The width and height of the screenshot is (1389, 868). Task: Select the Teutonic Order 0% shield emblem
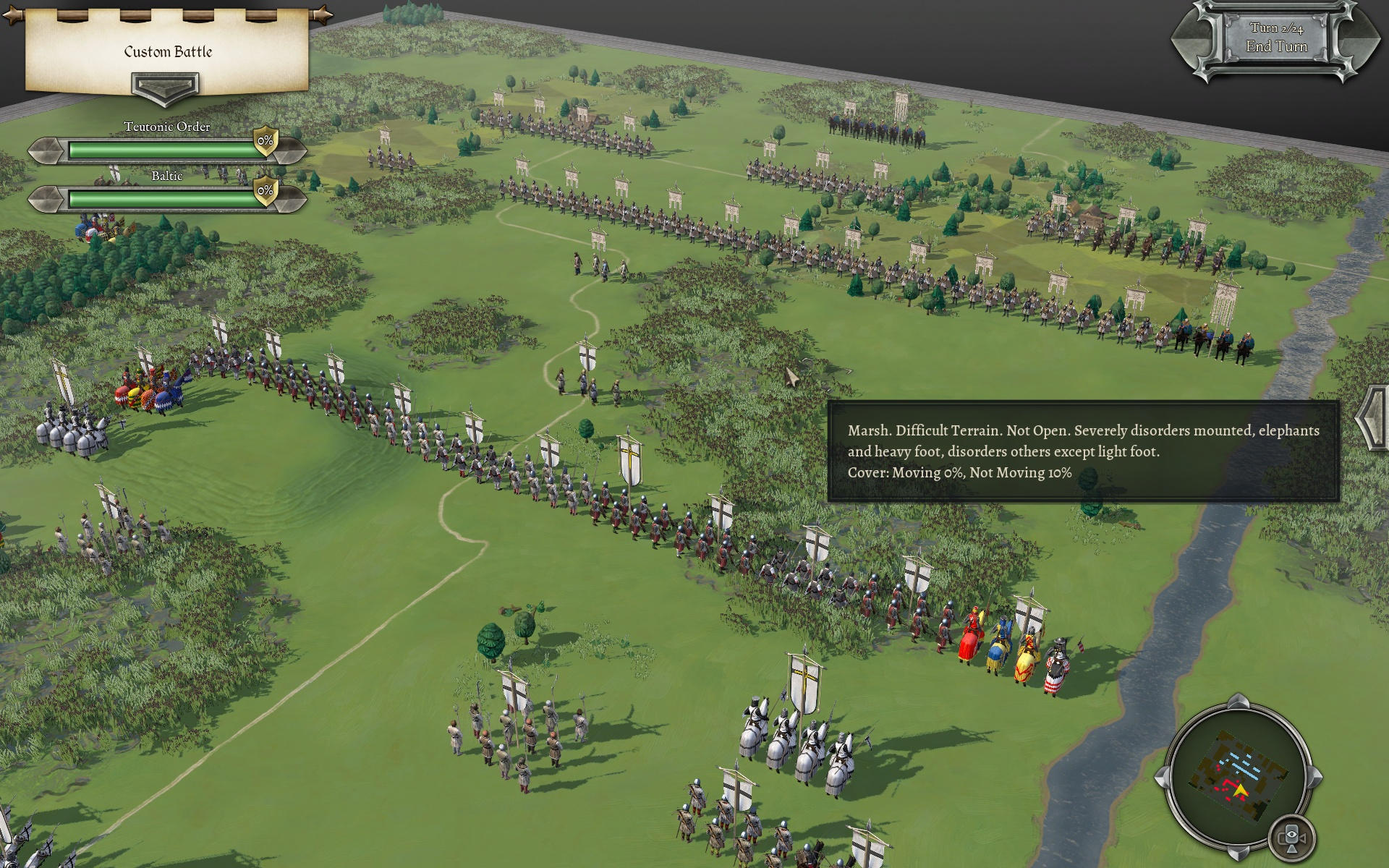tap(266, 141)
